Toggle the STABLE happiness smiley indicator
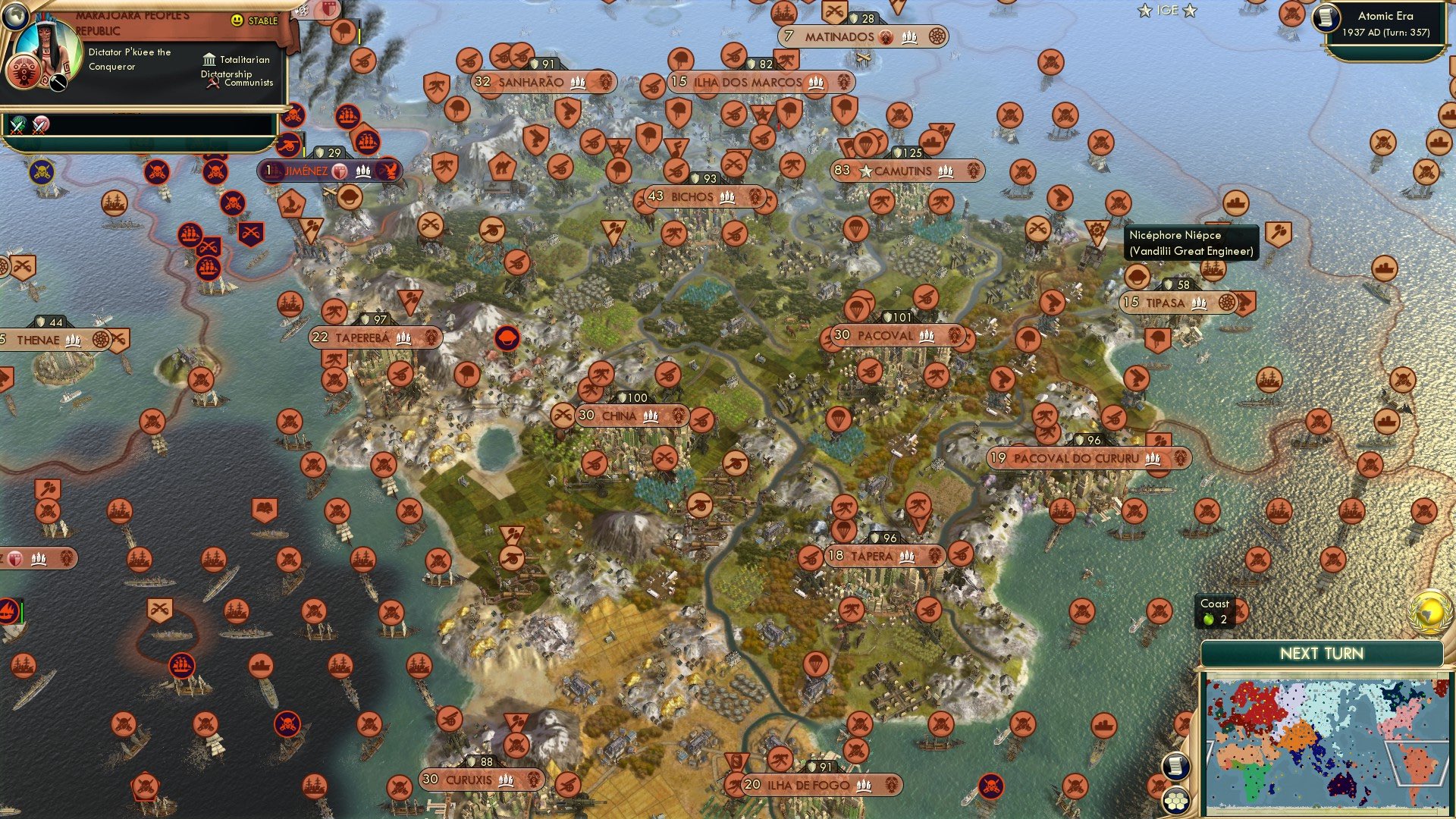Image resolution: width=1456 pixels, height=819 pixels. point(236,20)
